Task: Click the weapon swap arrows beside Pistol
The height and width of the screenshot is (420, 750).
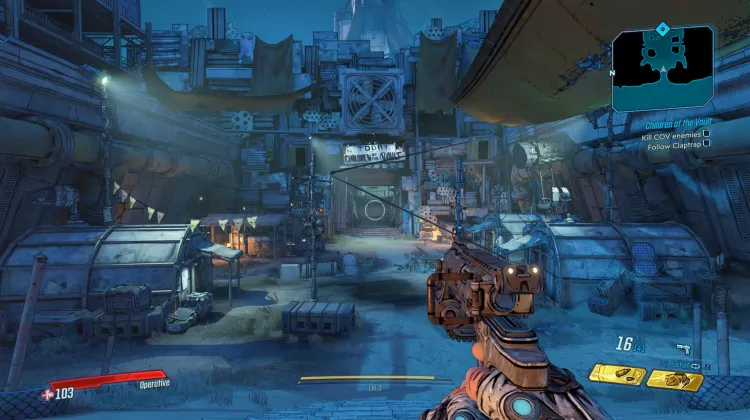Action: click(x=695, y=365)
